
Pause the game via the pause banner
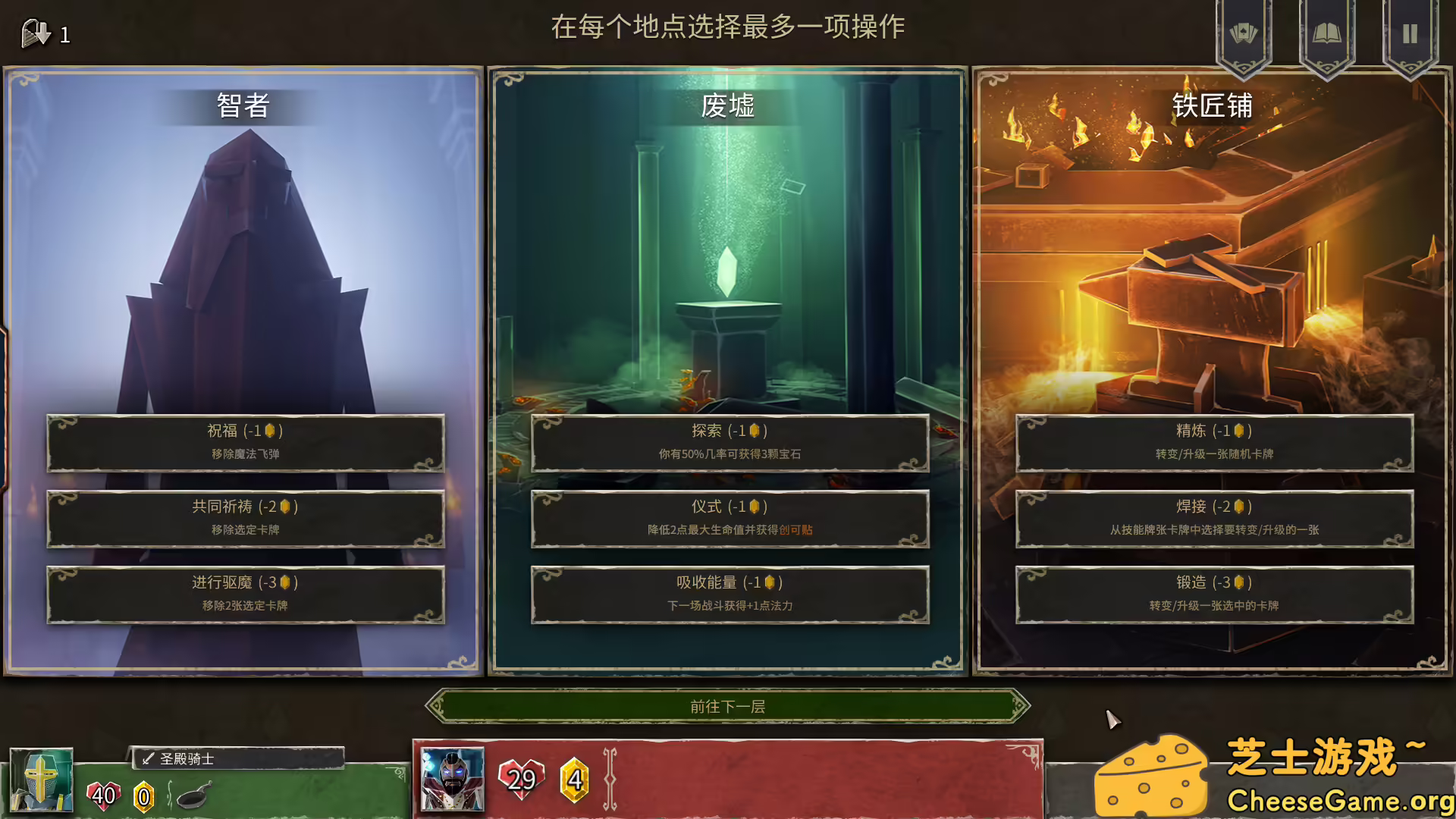(x=1410, y=30)
